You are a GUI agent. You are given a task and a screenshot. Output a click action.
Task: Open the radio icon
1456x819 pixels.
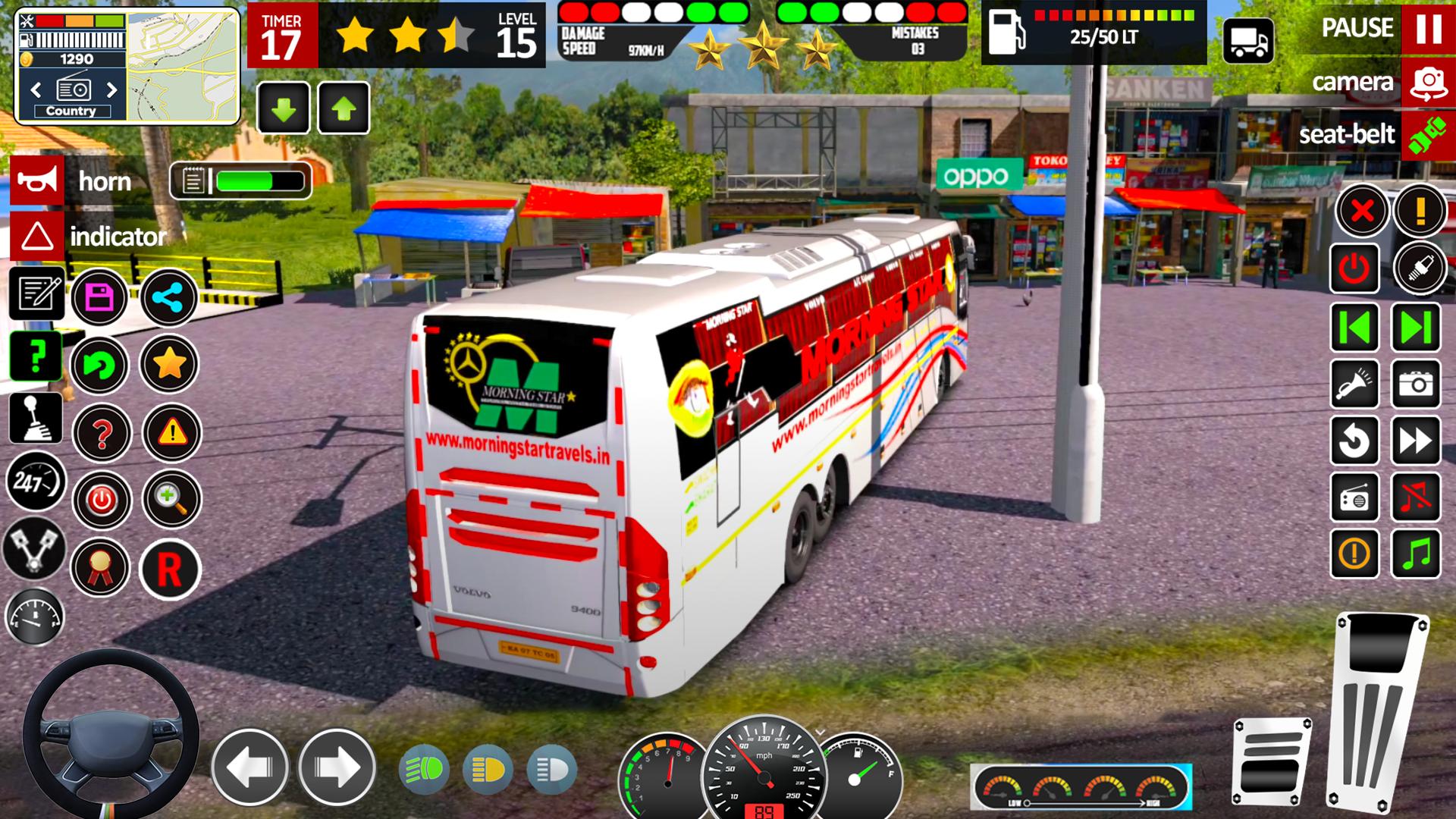pos(1356,497)
